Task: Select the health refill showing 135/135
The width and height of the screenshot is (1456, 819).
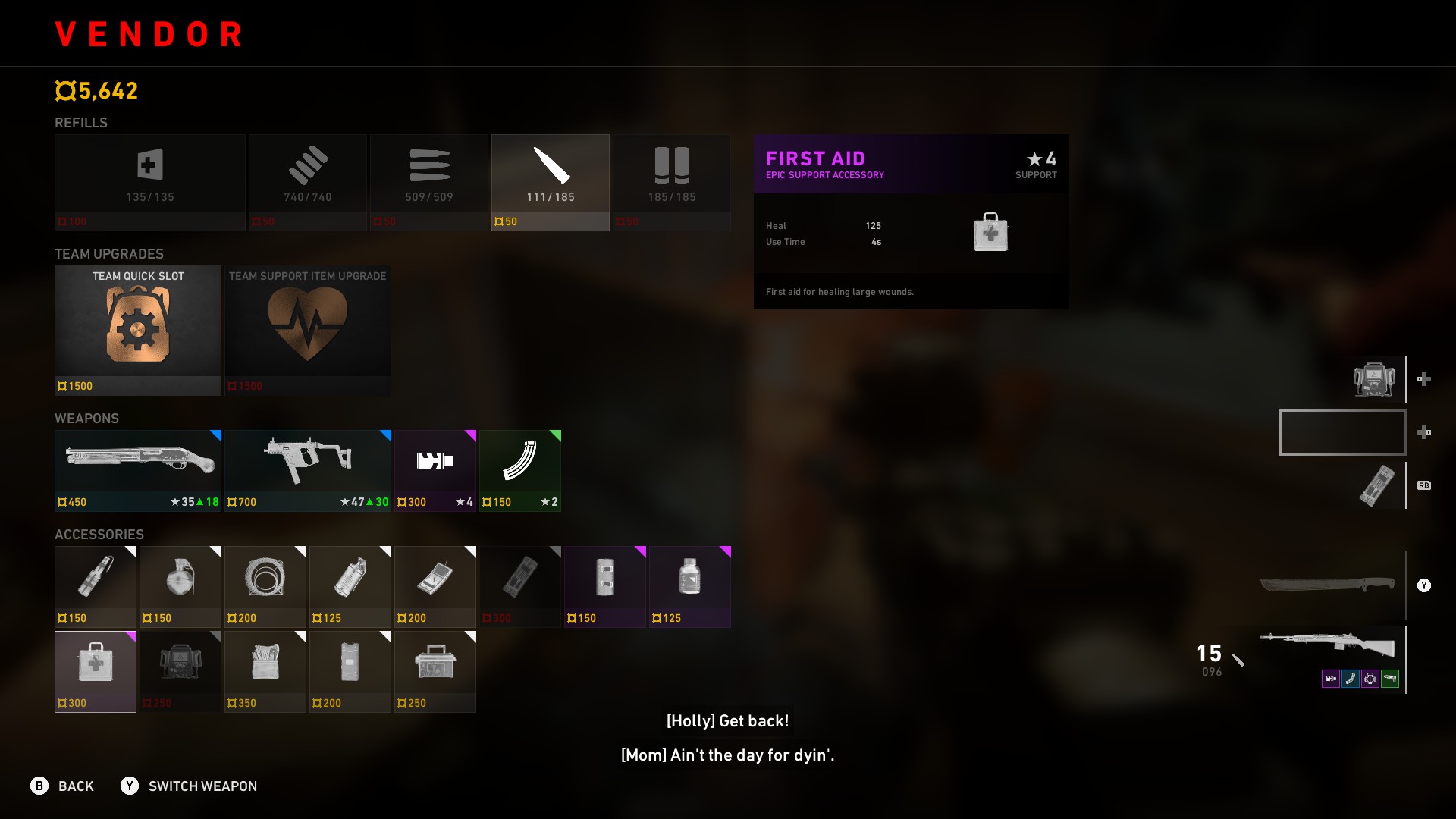Action: [149, 182]
